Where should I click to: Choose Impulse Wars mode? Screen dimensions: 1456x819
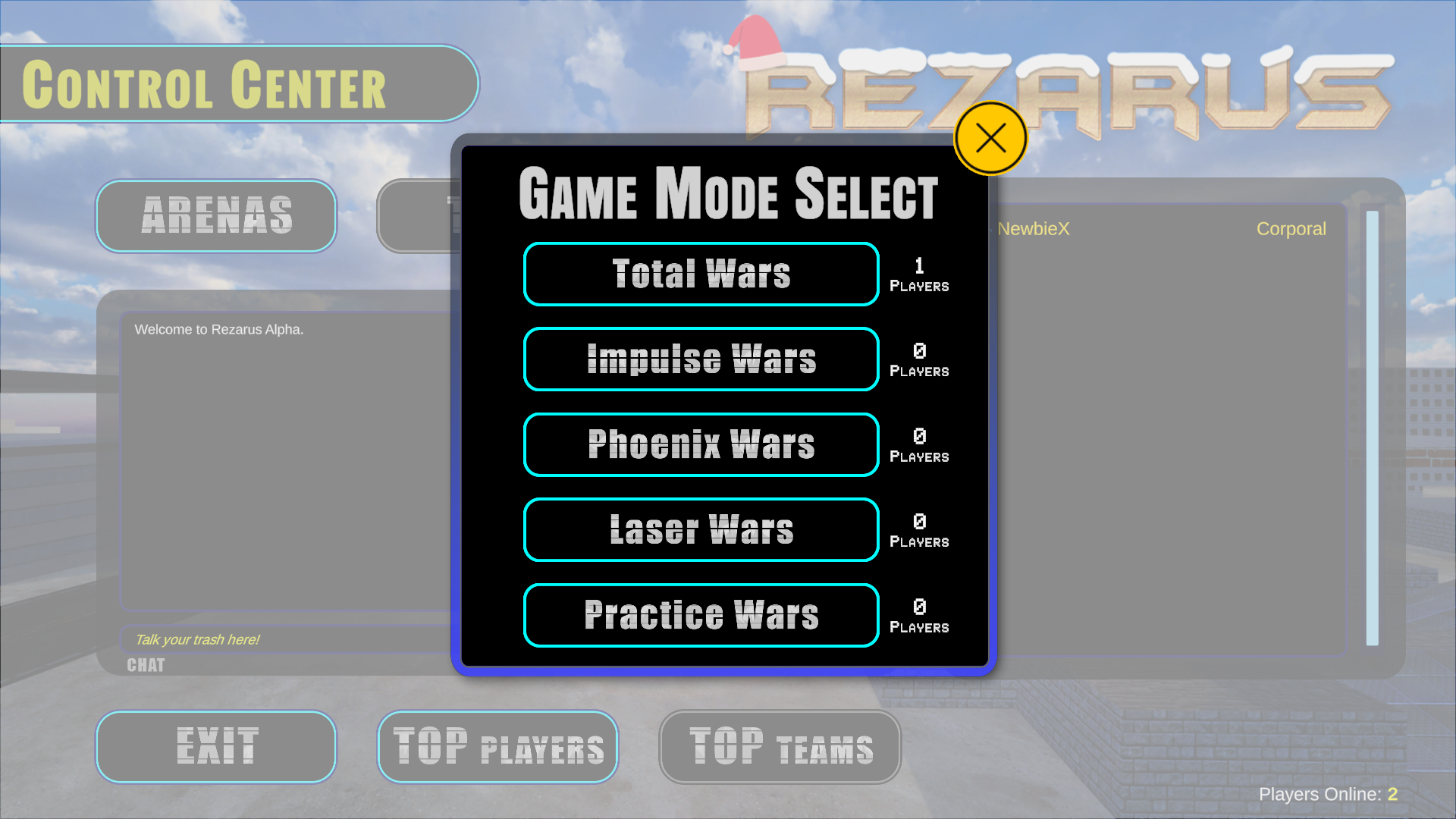click(701, 359)
